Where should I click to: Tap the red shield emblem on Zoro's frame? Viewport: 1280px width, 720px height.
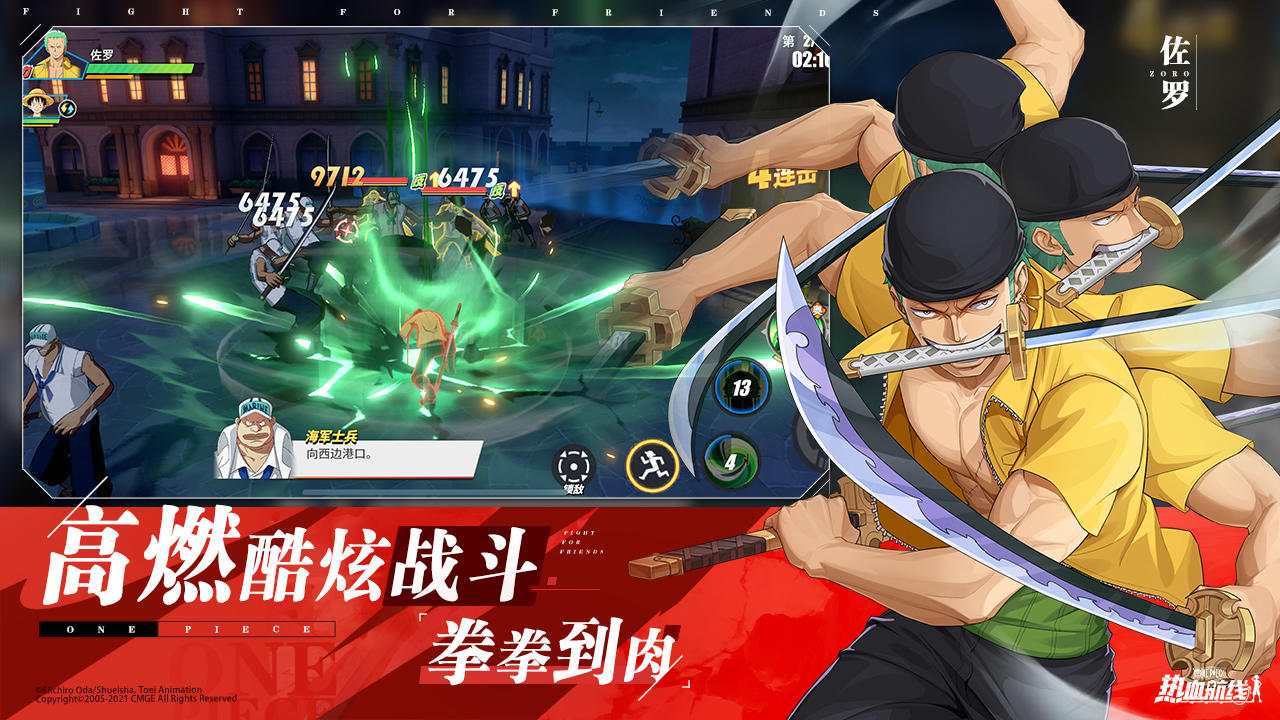tap(25, 70)
